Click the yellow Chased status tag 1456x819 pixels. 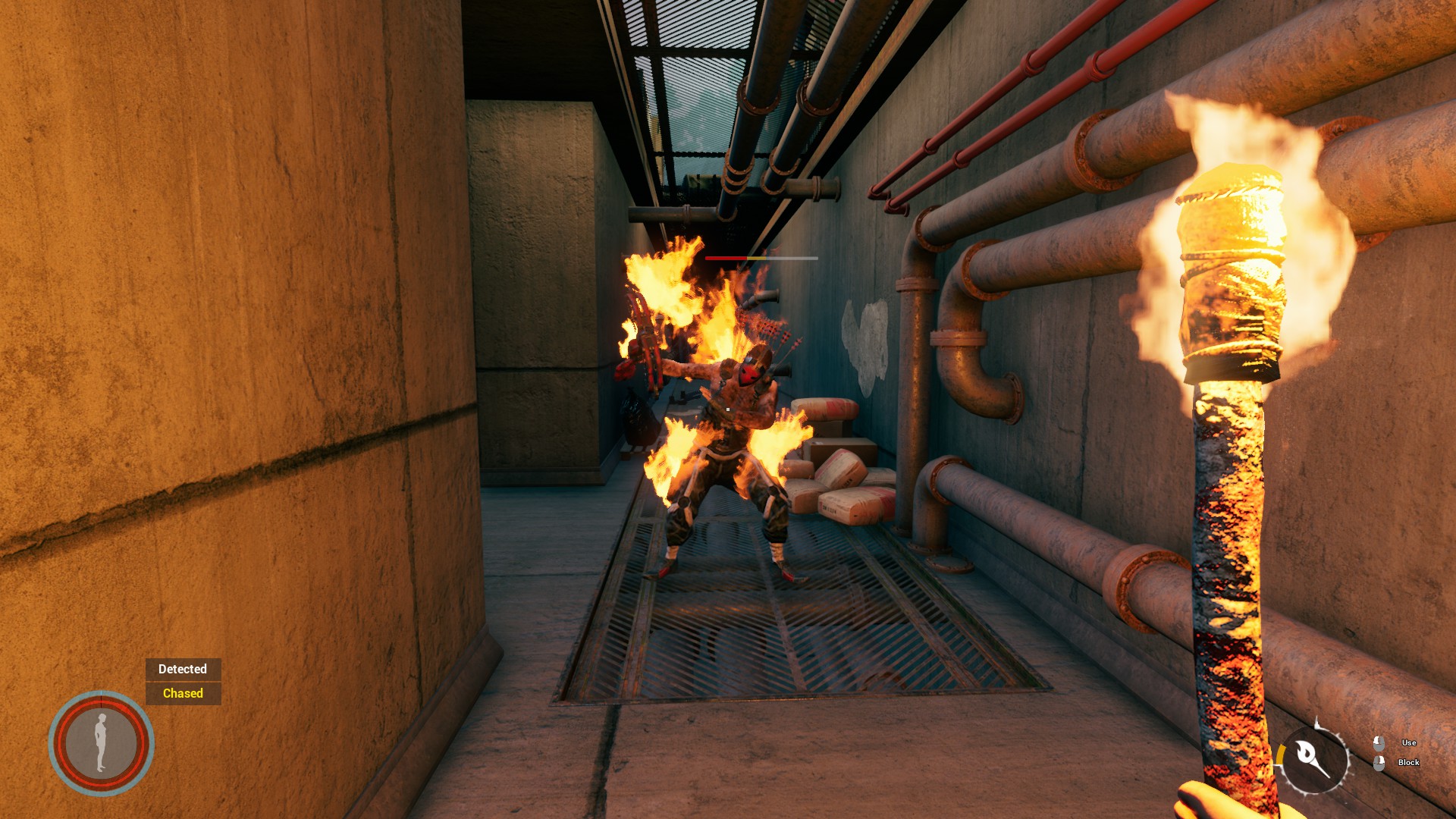pos(183,693)
